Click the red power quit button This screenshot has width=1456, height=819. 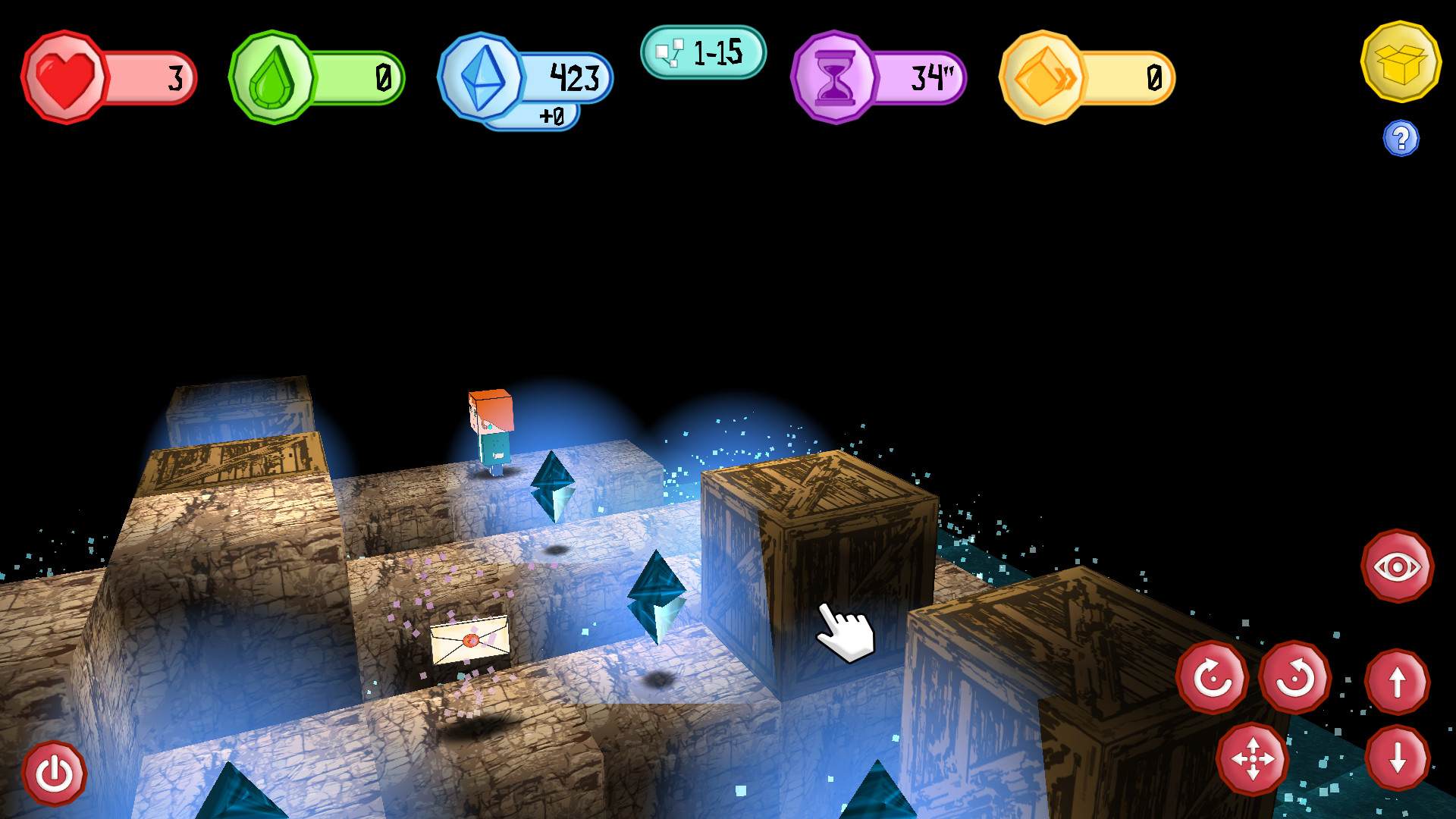click(54, 774)
